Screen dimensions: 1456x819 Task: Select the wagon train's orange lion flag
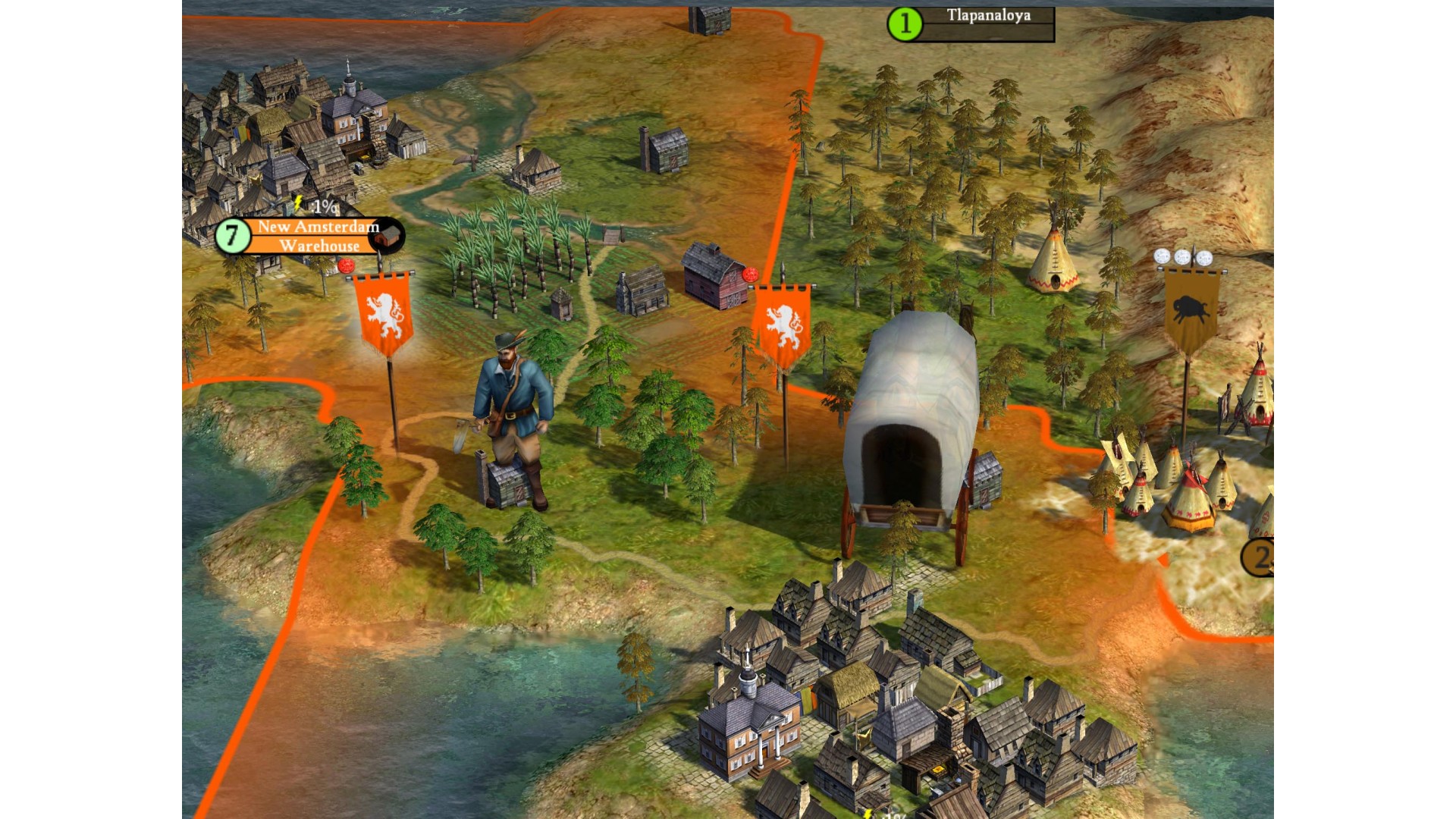pos(783,324)
